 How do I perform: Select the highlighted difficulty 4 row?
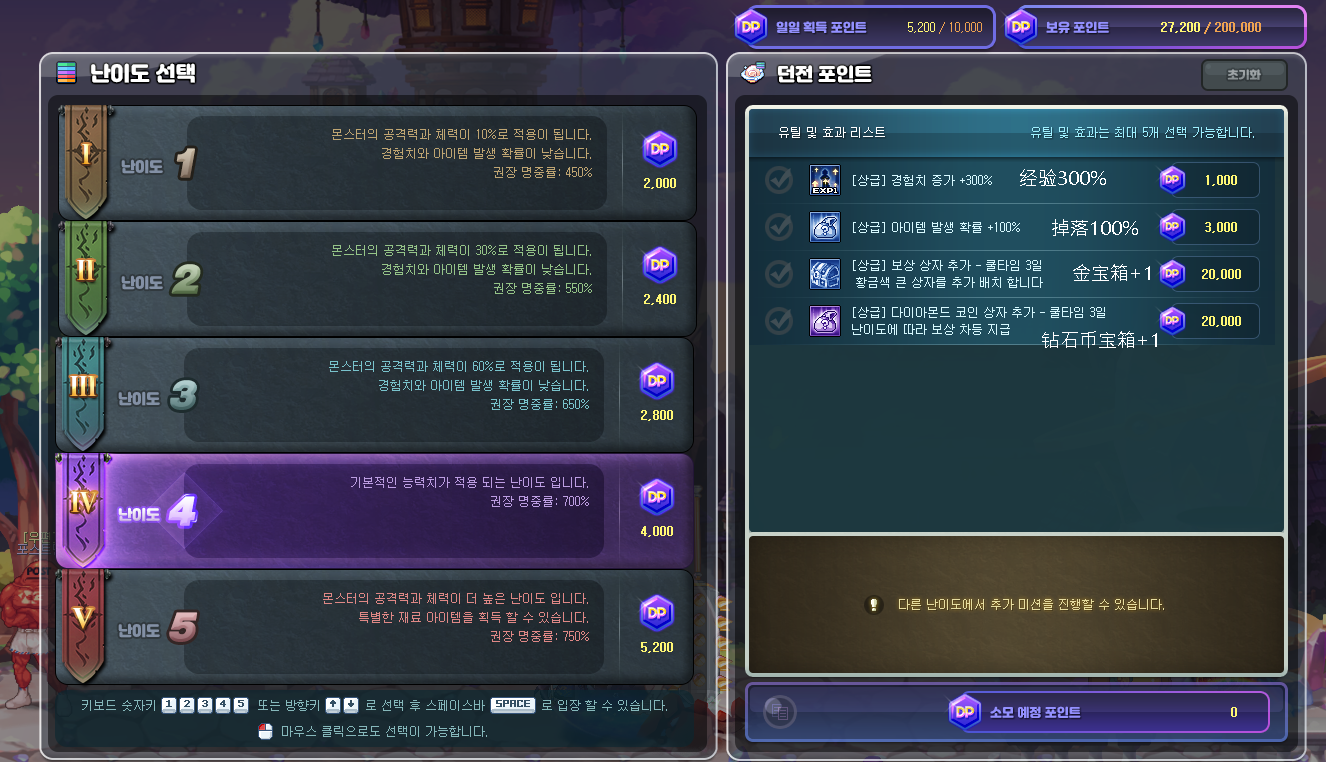(375, 511)
